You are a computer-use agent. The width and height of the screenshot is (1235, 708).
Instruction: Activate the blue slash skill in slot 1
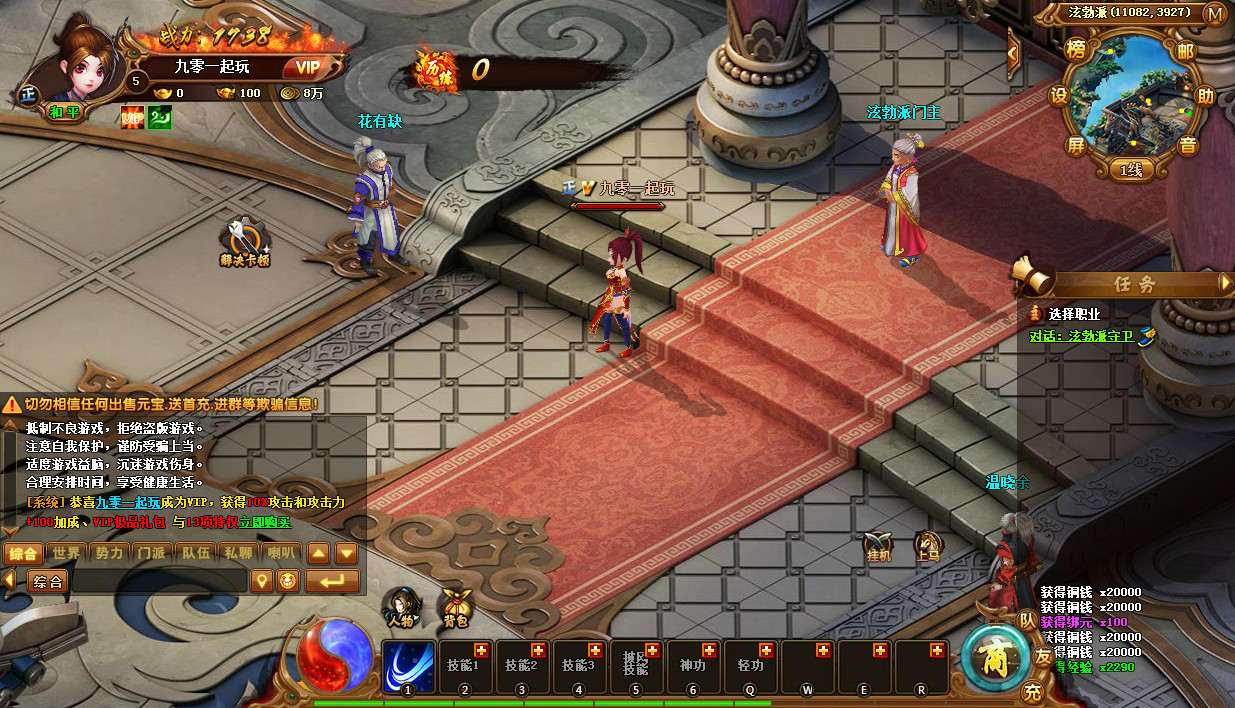[x=407, y=665]
